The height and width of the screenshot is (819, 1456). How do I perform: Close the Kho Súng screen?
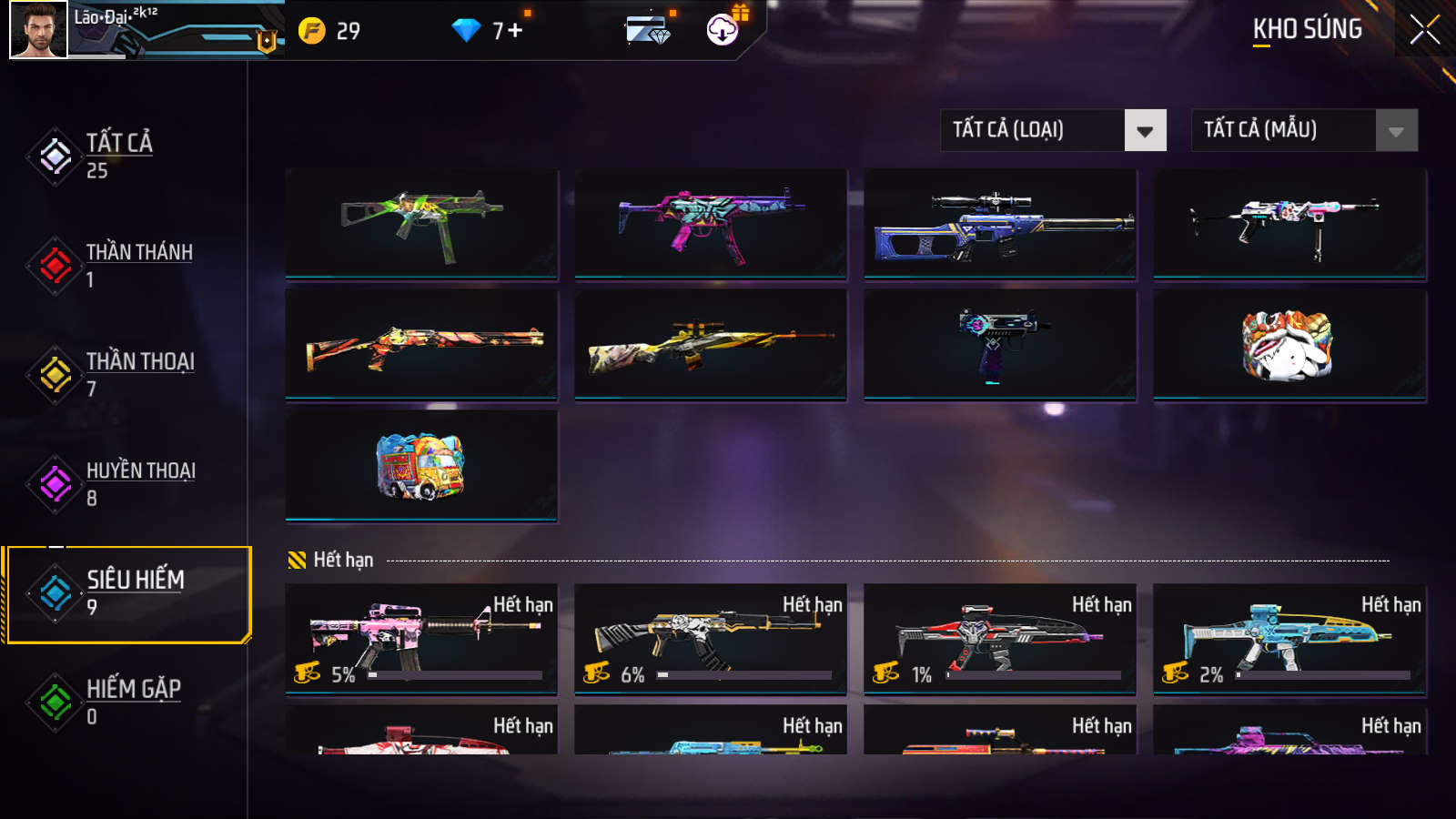coord(1424,30)
